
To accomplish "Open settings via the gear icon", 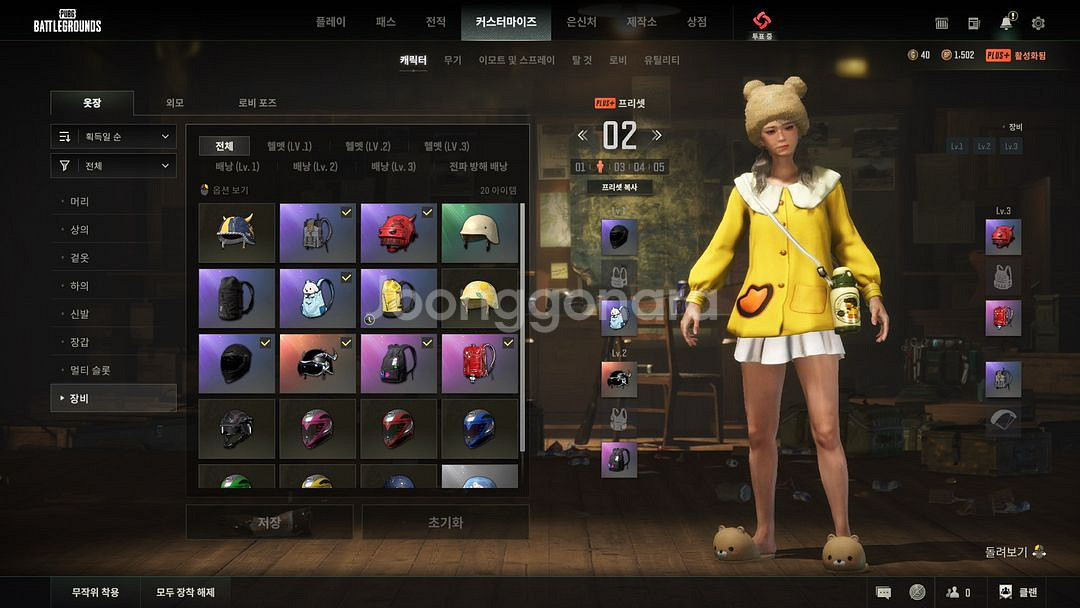I will coord(1038,23).
